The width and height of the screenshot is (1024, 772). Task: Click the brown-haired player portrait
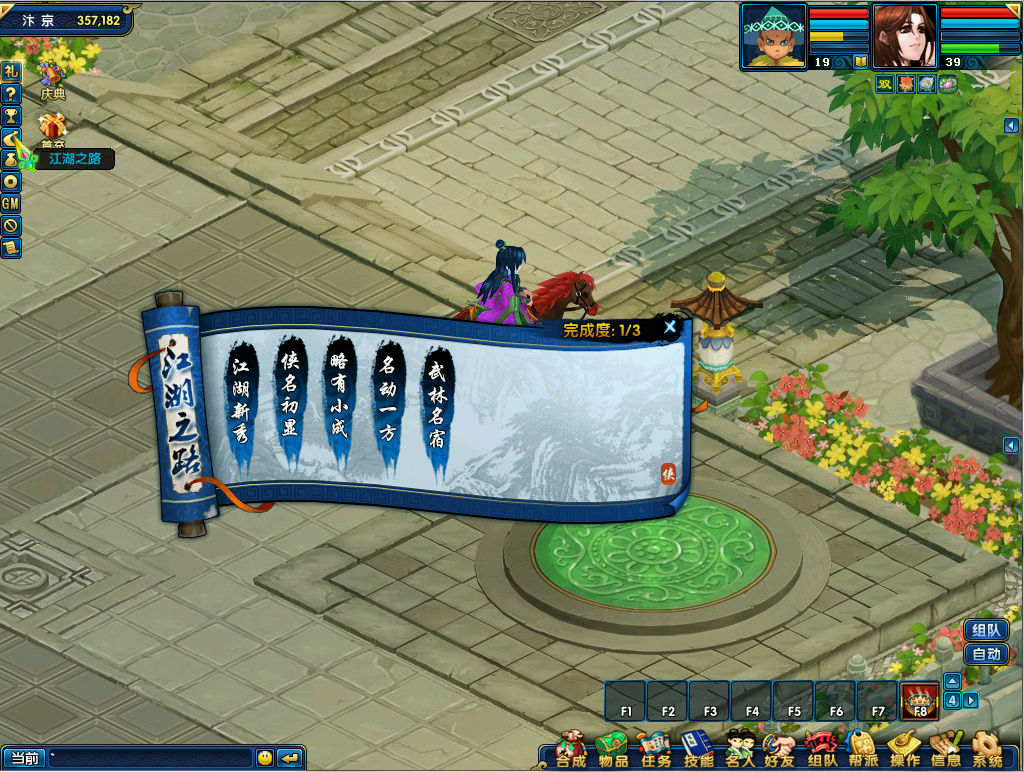pyautogui.click(x=904, y=37)
